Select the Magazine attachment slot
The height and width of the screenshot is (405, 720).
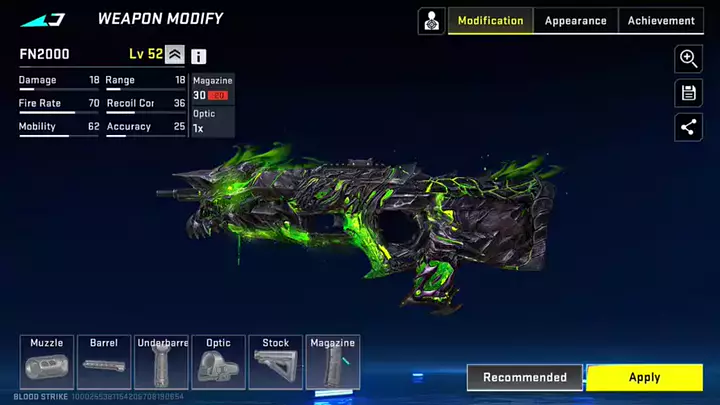[x=333, y=362]
